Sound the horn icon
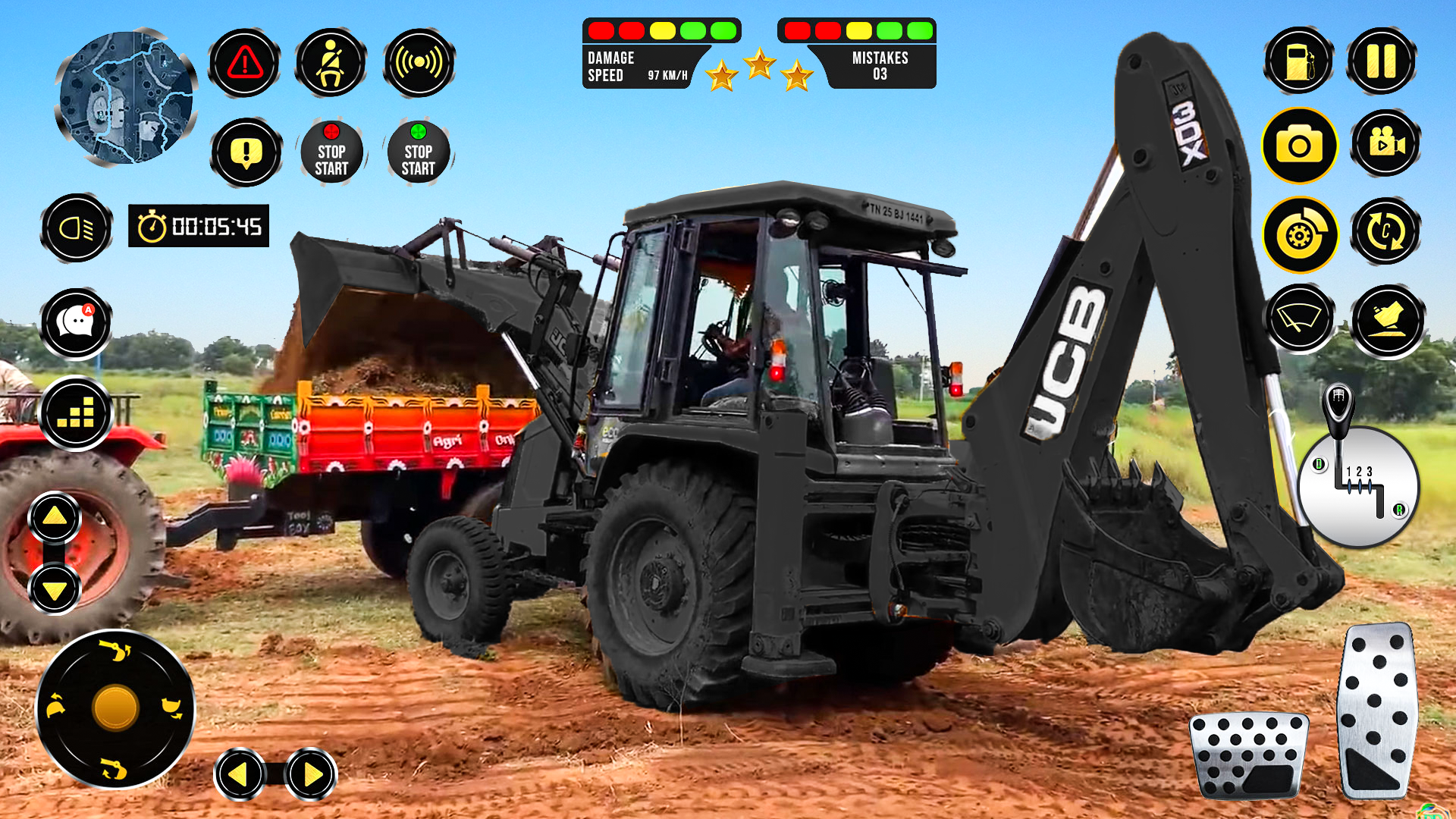This screenshot has height=819, width=1456. (422, 64)
